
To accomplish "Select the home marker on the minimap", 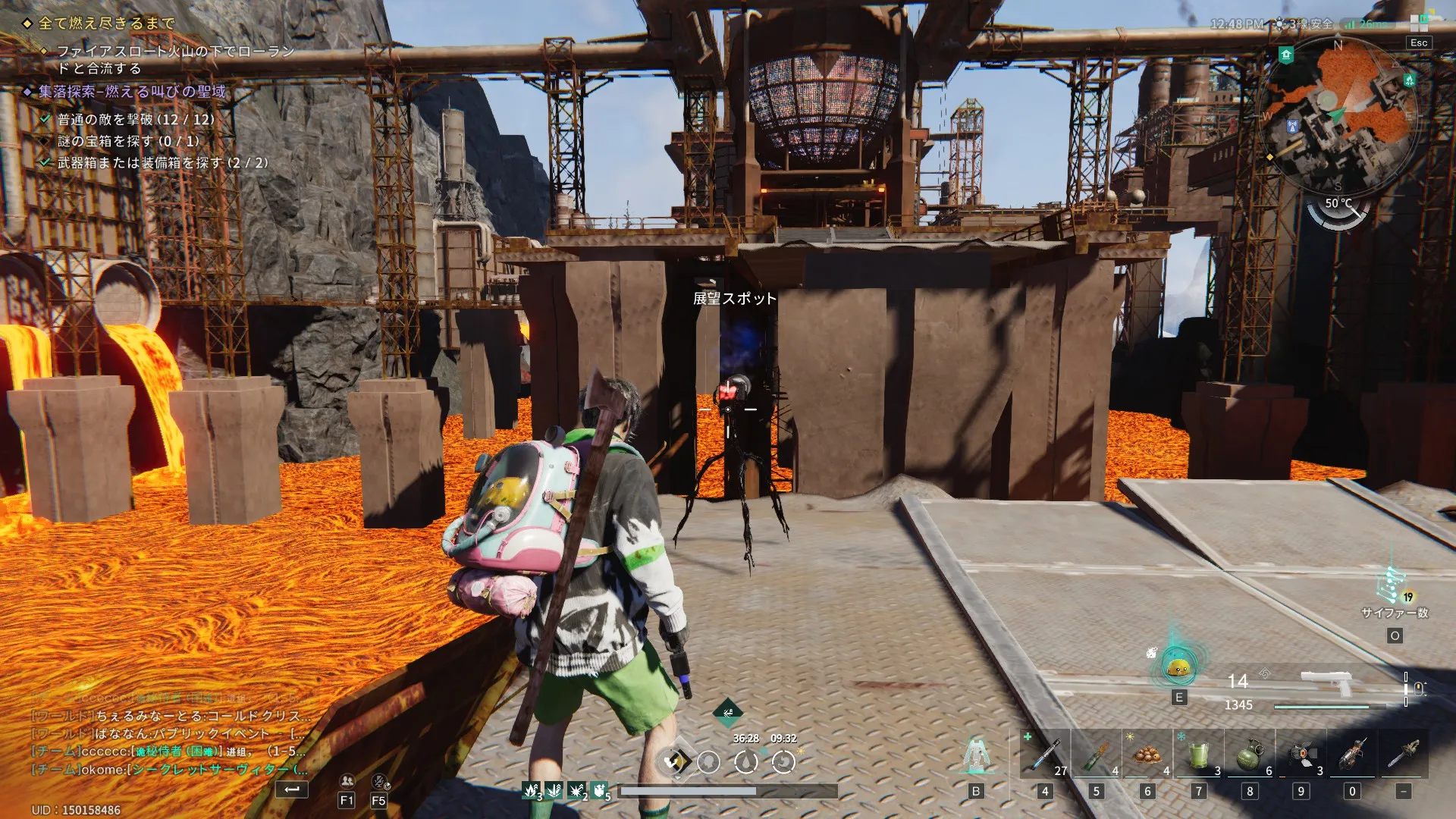I will tap(1286, 55).
